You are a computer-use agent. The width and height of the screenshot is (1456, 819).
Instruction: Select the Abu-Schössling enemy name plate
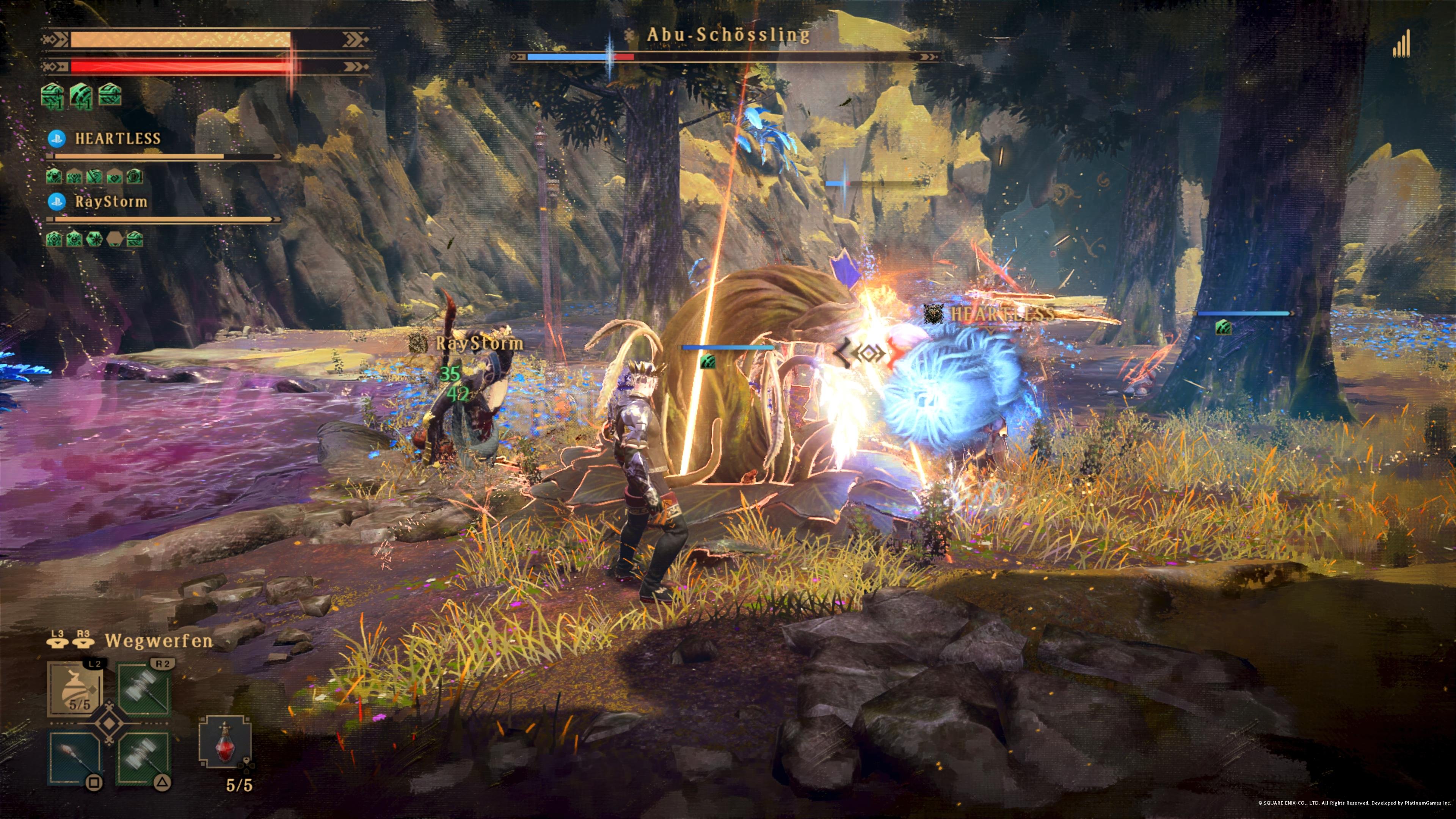coord(728,35)
